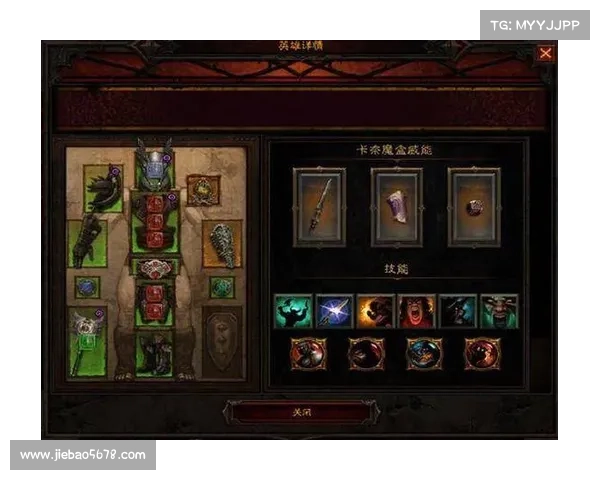The image size is (600, 480).
Task: Inspect the green shouting face skill icon
Action: tap(498, 311)
